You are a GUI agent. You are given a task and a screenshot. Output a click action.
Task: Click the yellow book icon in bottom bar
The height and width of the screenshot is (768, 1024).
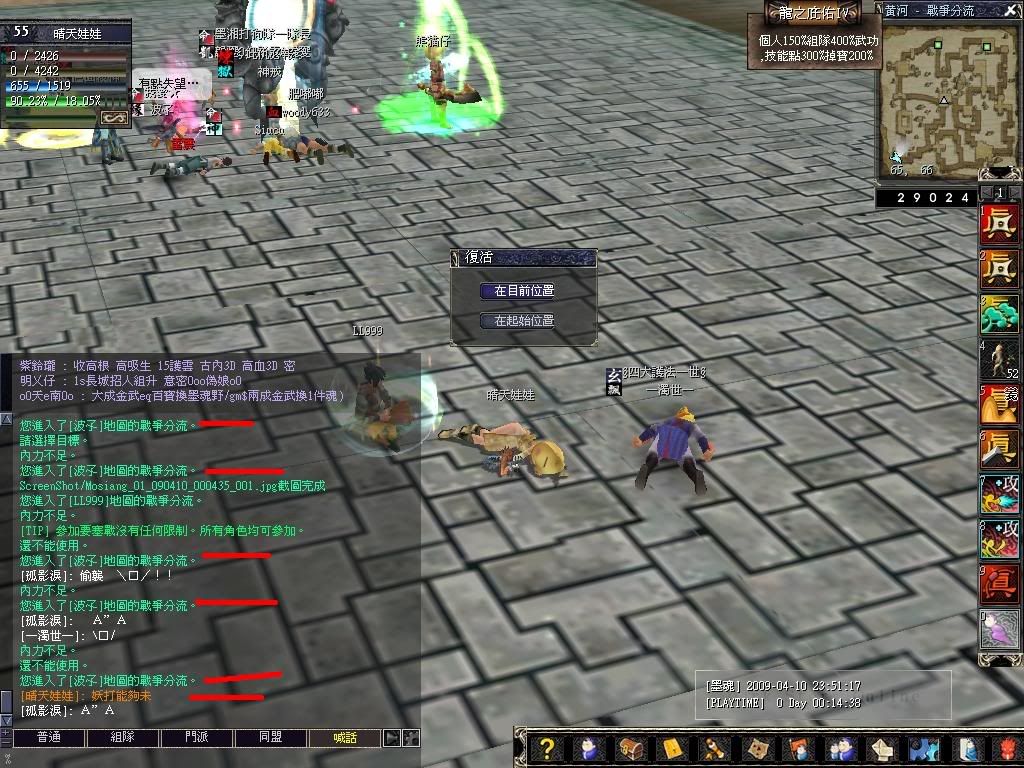(x=671, y=748)
